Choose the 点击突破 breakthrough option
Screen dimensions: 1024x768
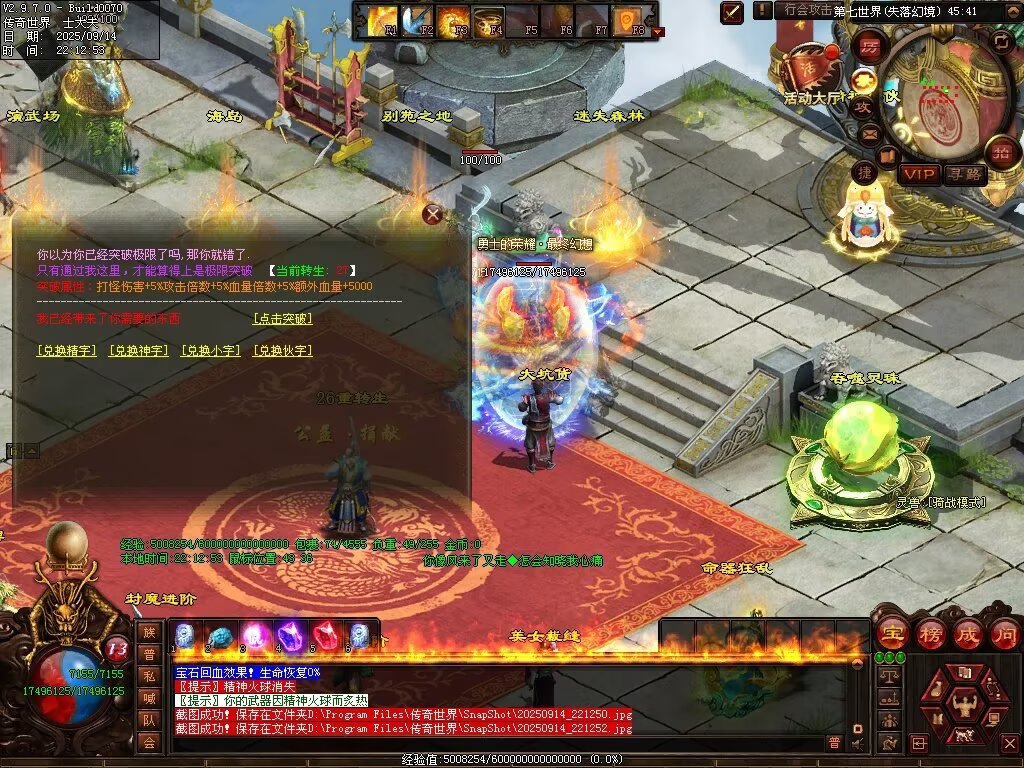[x=282, y=319]
